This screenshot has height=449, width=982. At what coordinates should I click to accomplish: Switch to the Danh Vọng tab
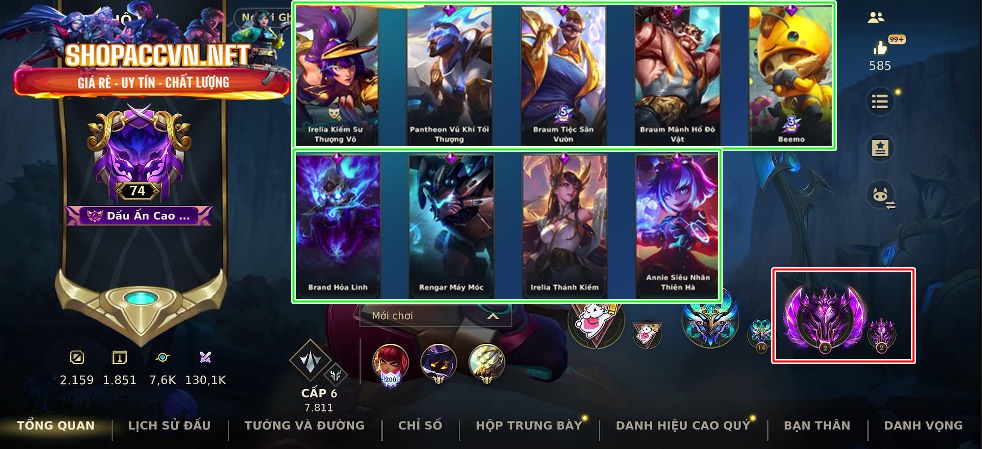(x=923, y=425)
